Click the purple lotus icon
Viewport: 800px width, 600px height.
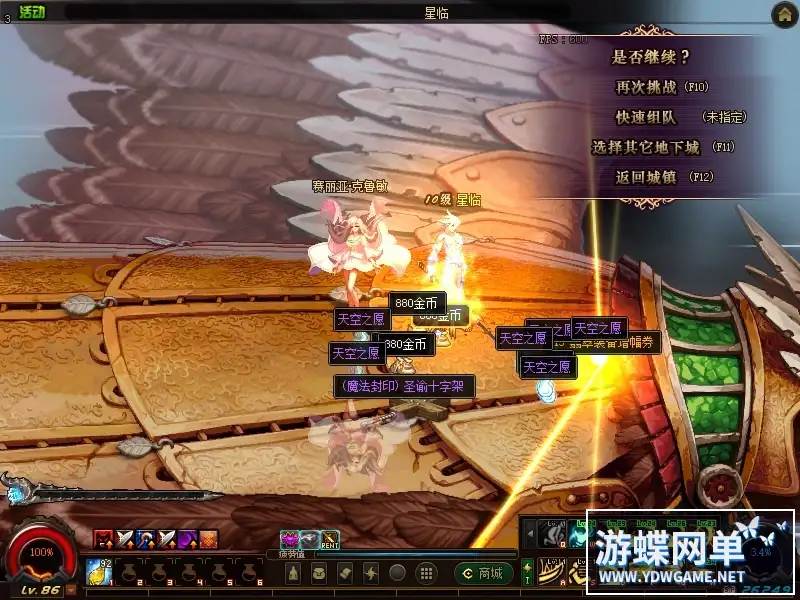point(290,540)
